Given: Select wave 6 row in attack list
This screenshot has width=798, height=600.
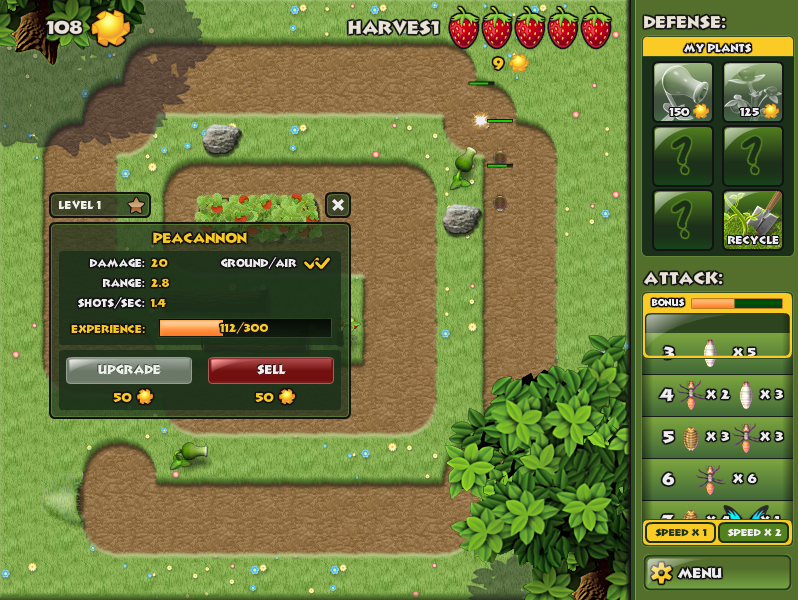Looking at the screenshot, I should pyautogui.click(x=717, y=479).
